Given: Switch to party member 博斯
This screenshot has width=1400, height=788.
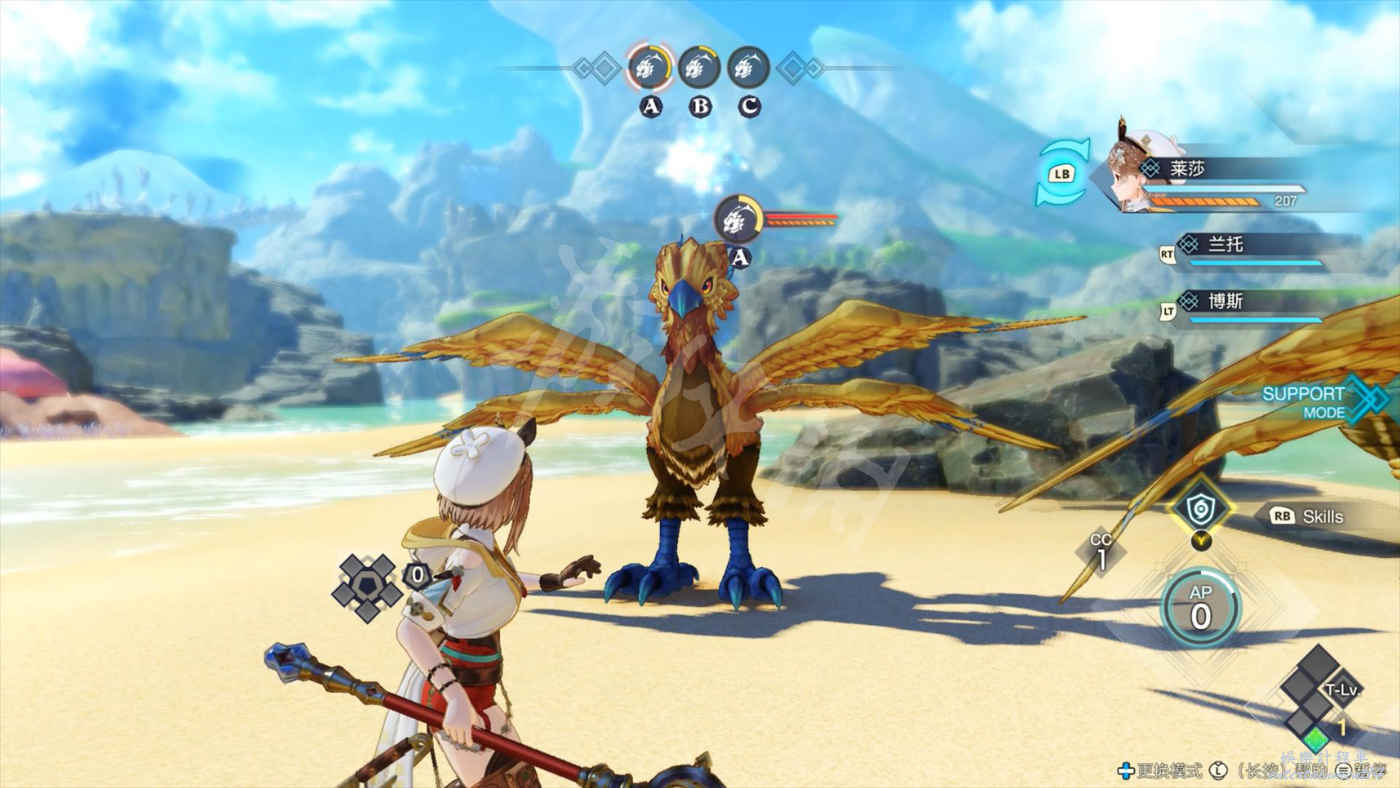Looking at the screenshot, I should coord(1262,306).
